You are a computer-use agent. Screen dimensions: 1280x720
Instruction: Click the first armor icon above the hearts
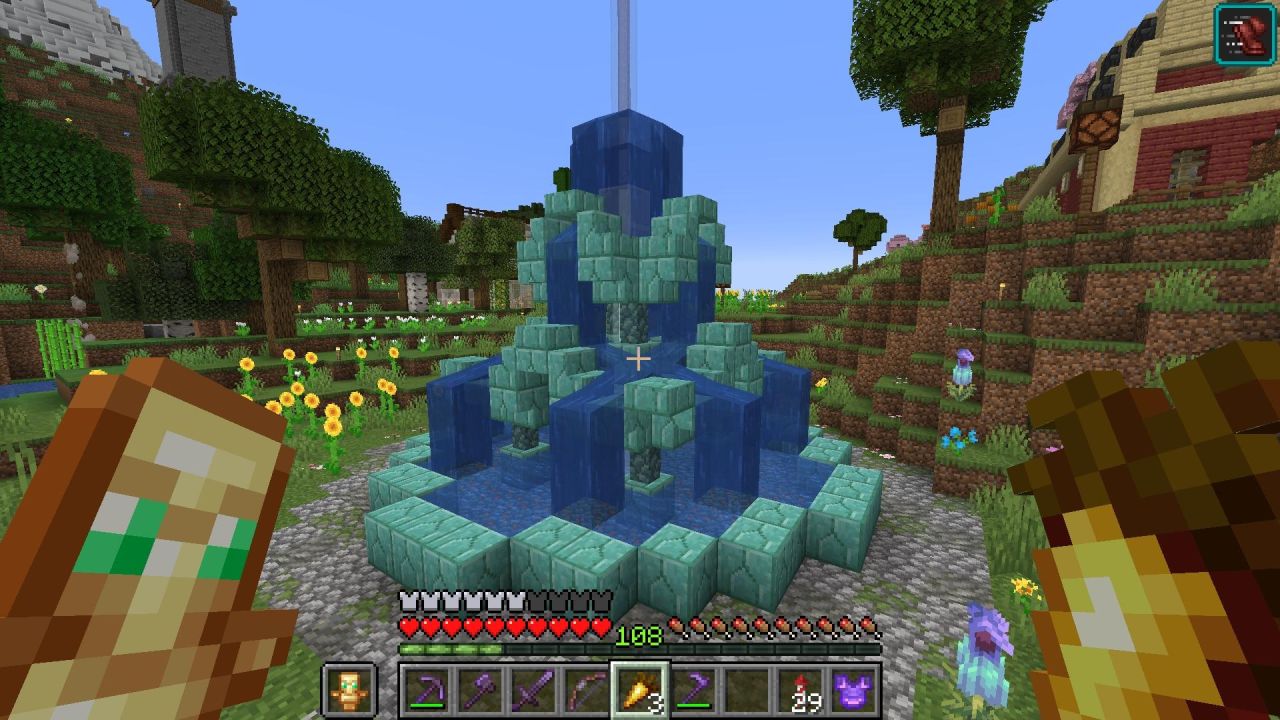pos(407,601)
